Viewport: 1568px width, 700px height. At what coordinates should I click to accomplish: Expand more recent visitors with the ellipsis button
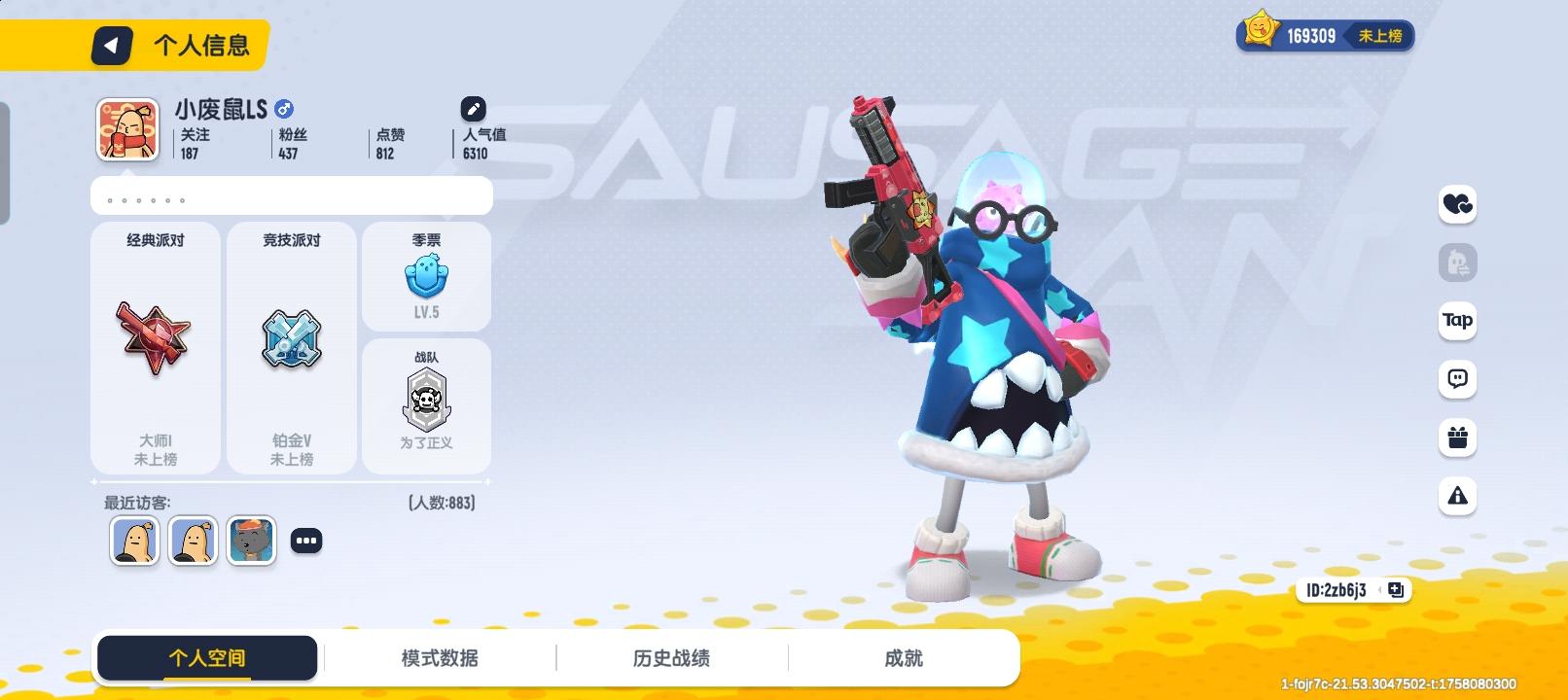click(x=307, y=540)
